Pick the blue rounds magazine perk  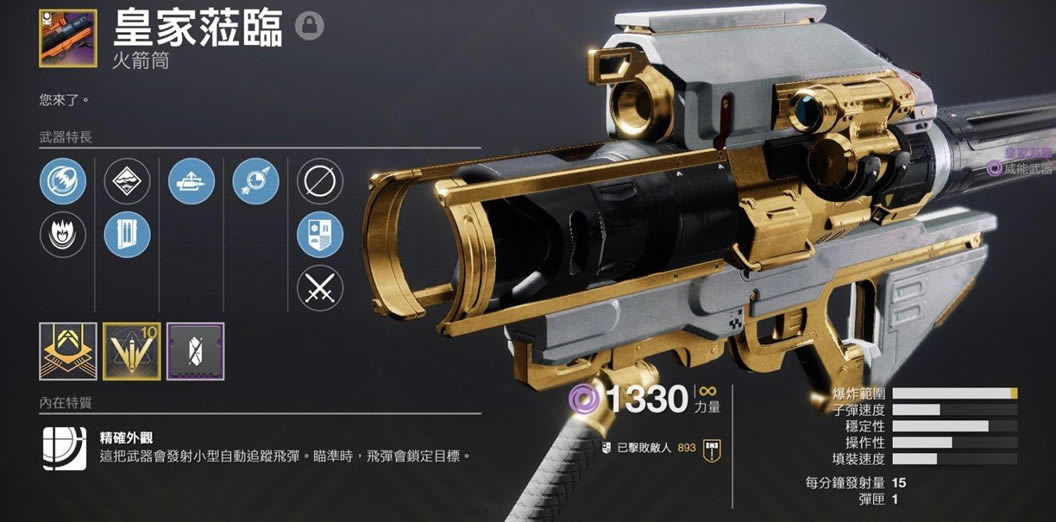127,235
